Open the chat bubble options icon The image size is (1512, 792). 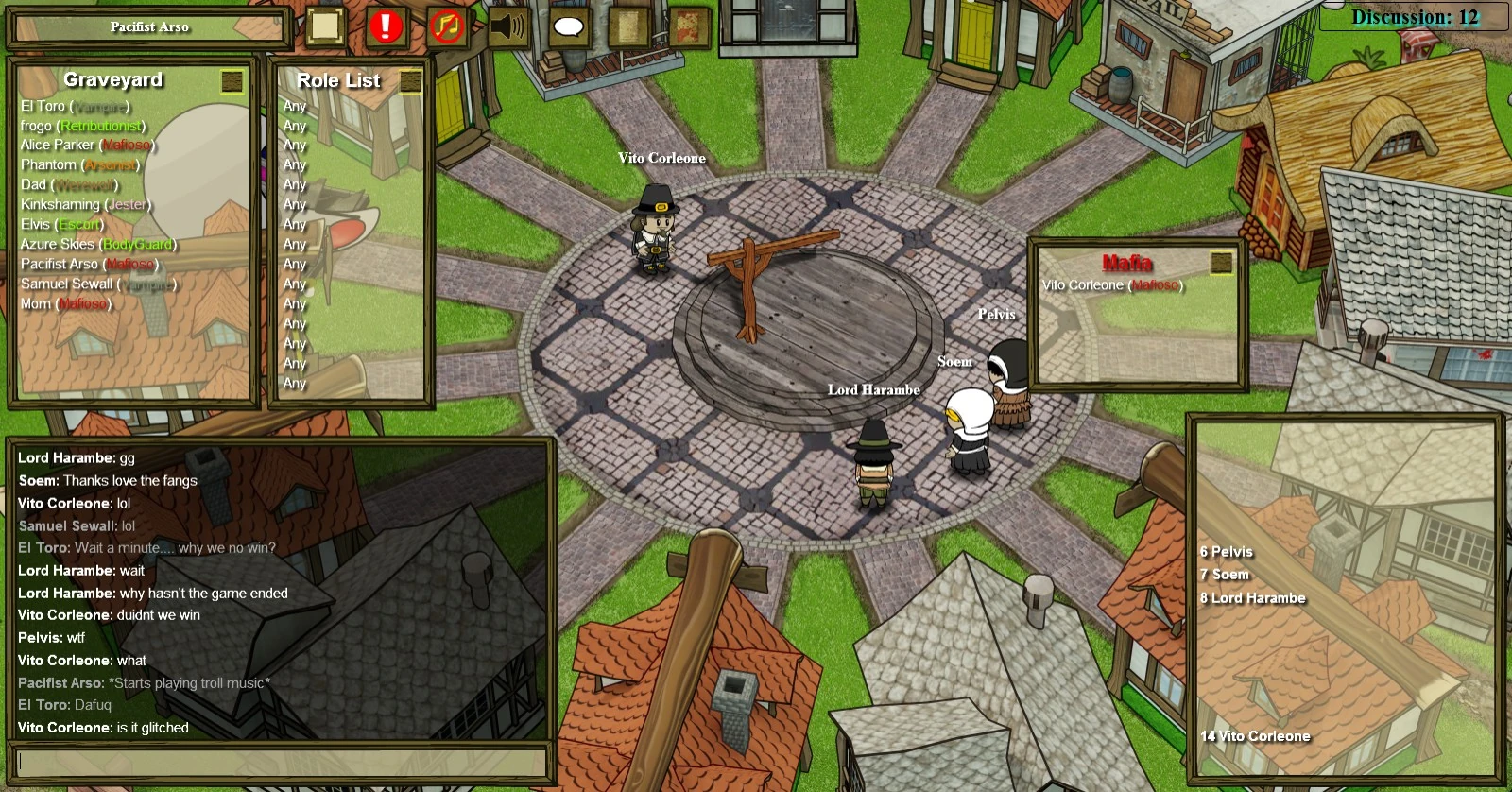pyautogui.click(x=567, y=27)
